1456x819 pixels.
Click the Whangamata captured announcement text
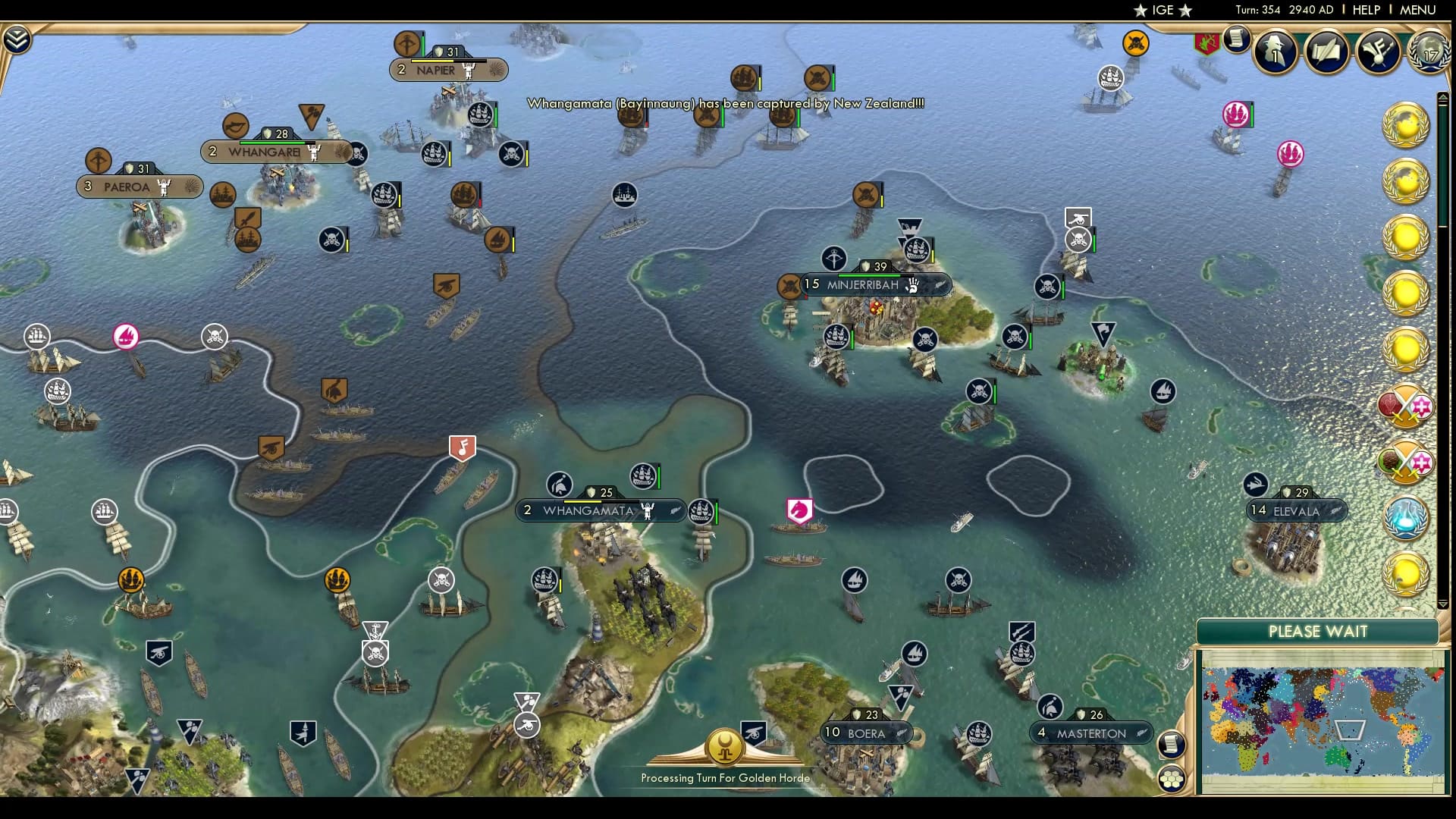click(x=724, y=105)
